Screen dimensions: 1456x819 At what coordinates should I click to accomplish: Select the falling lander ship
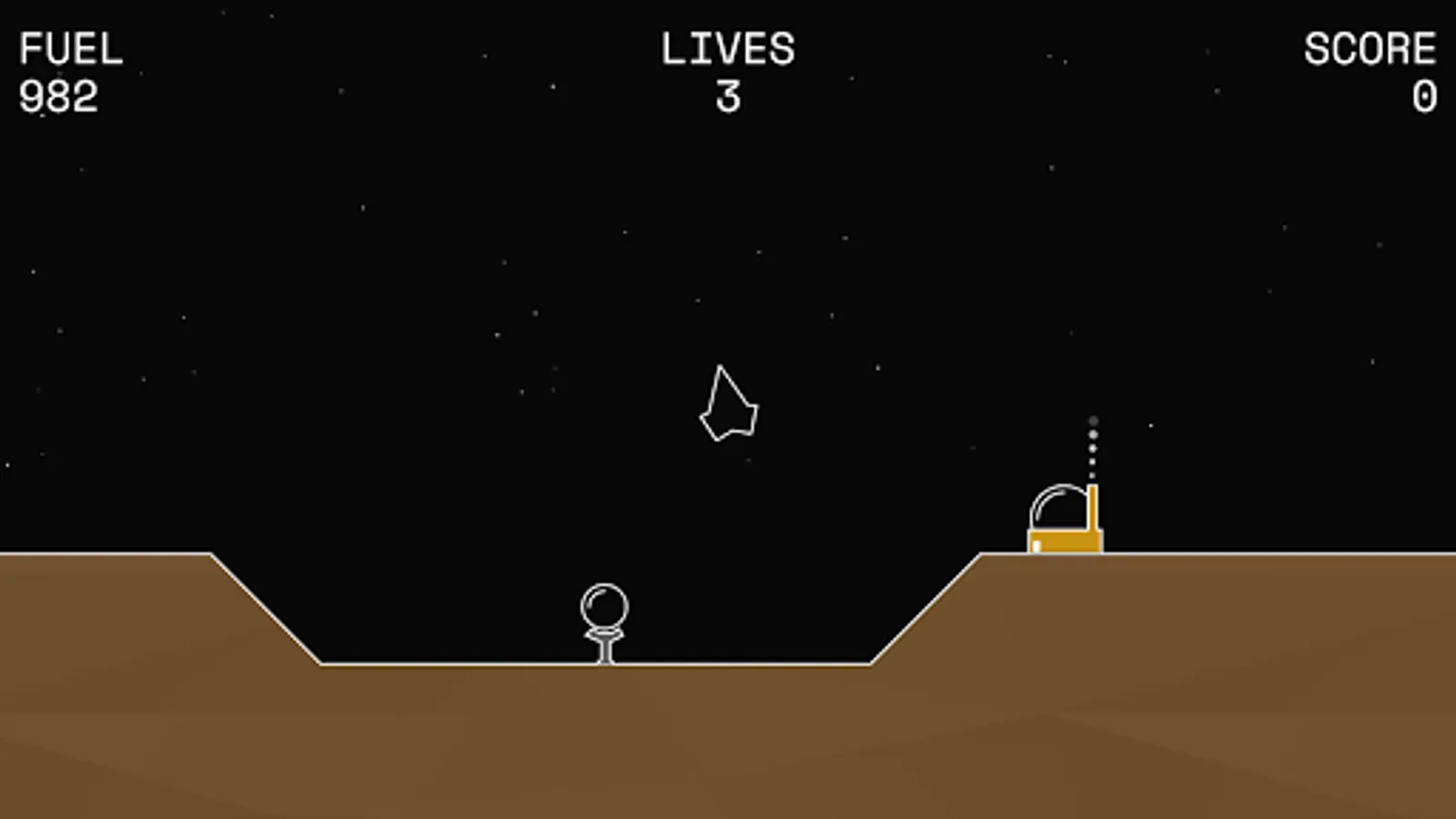[728, 405]
